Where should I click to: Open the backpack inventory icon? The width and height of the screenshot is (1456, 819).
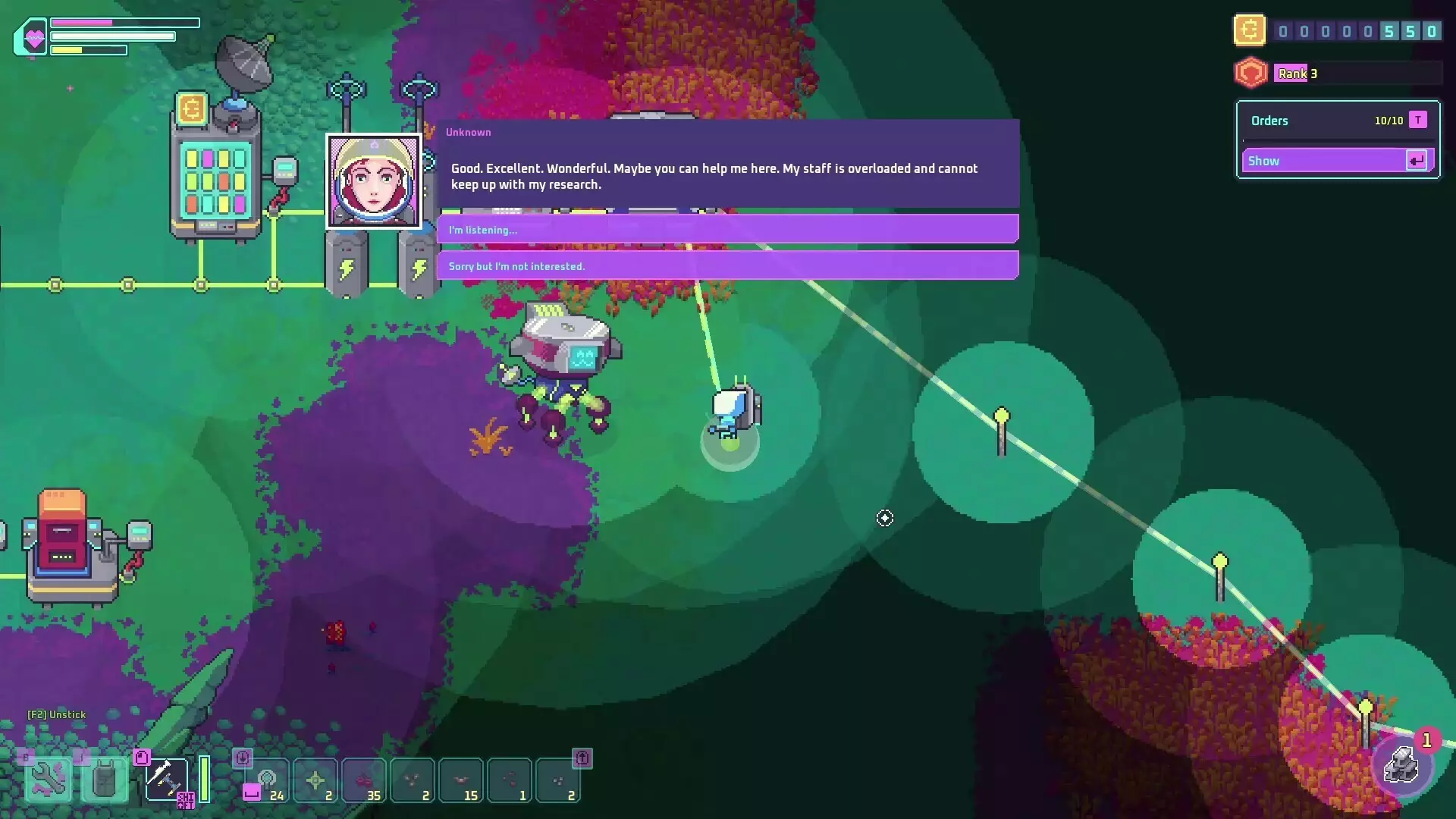(x=104, y=777)
